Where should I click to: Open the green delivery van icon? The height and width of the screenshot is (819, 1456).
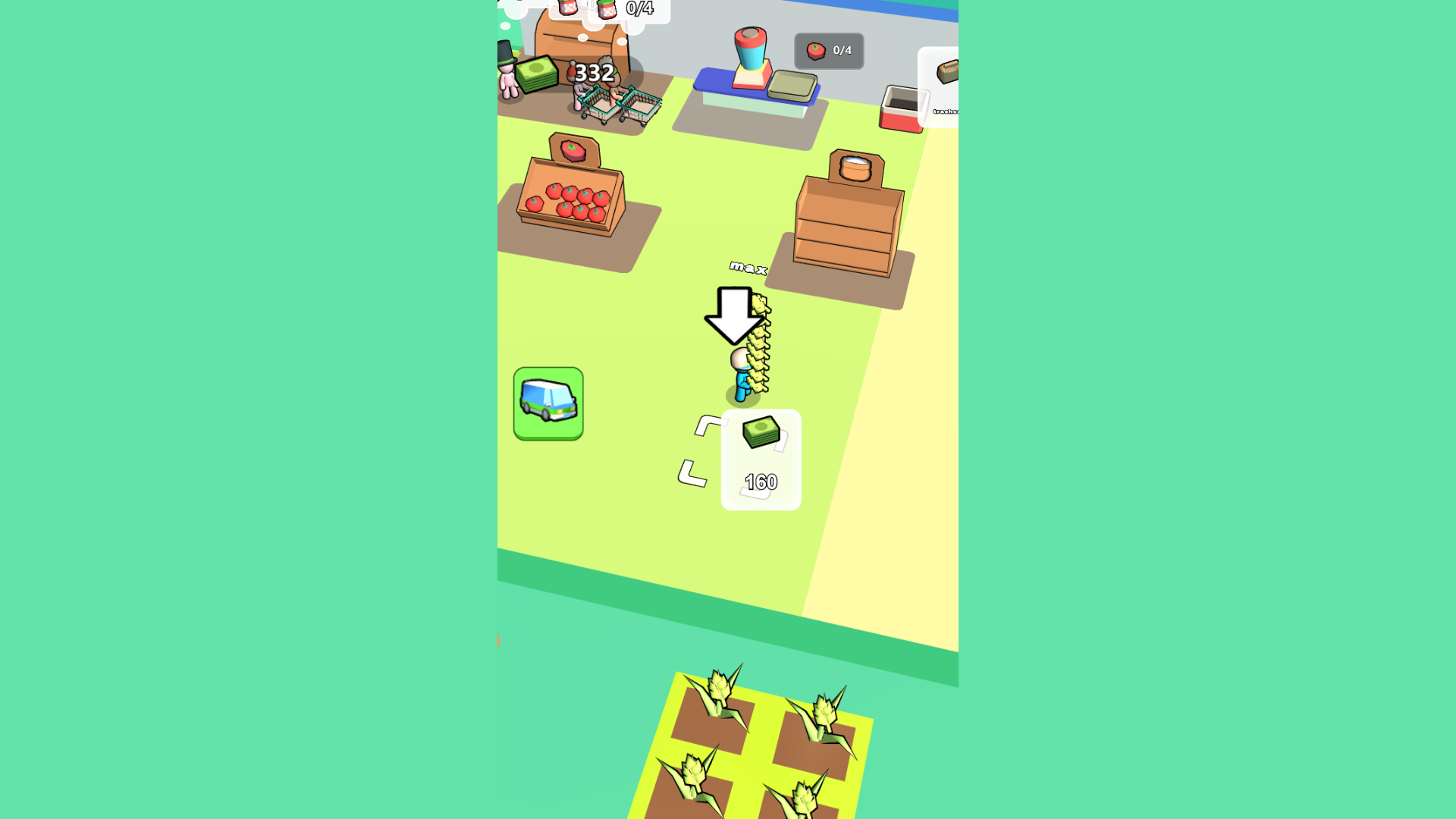coord(548,403)
